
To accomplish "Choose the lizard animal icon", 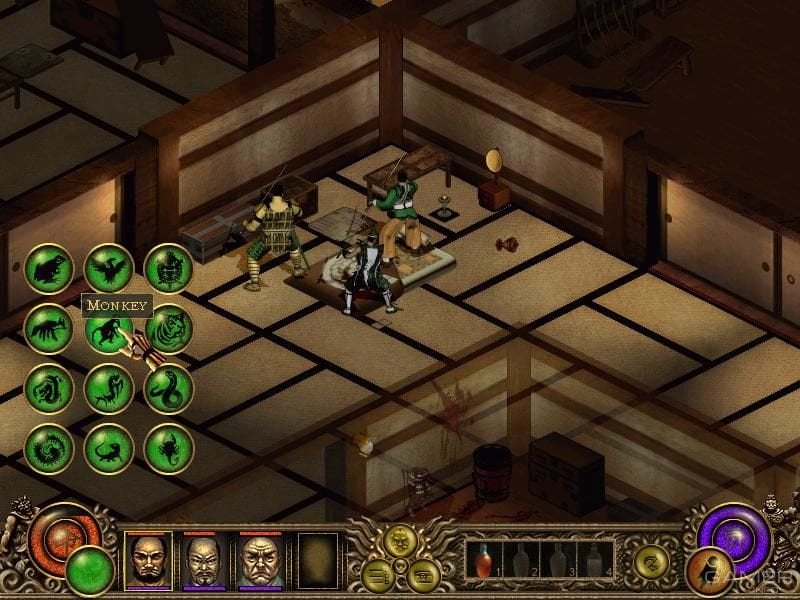I will pyautogui.click(x=108, y=449).
